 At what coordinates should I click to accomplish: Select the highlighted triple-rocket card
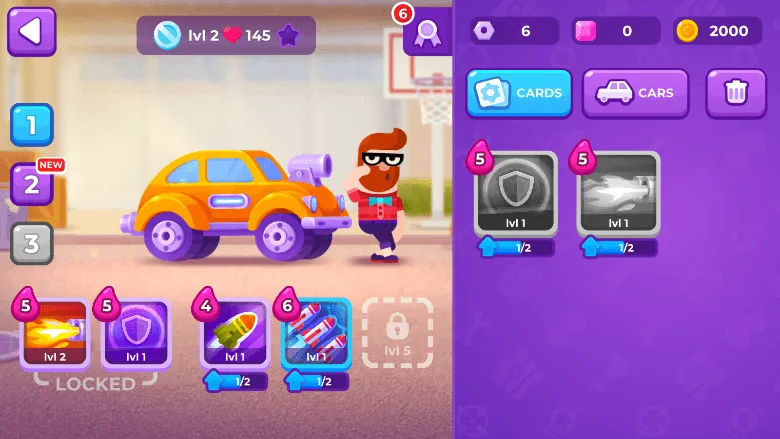pos(316,335)
